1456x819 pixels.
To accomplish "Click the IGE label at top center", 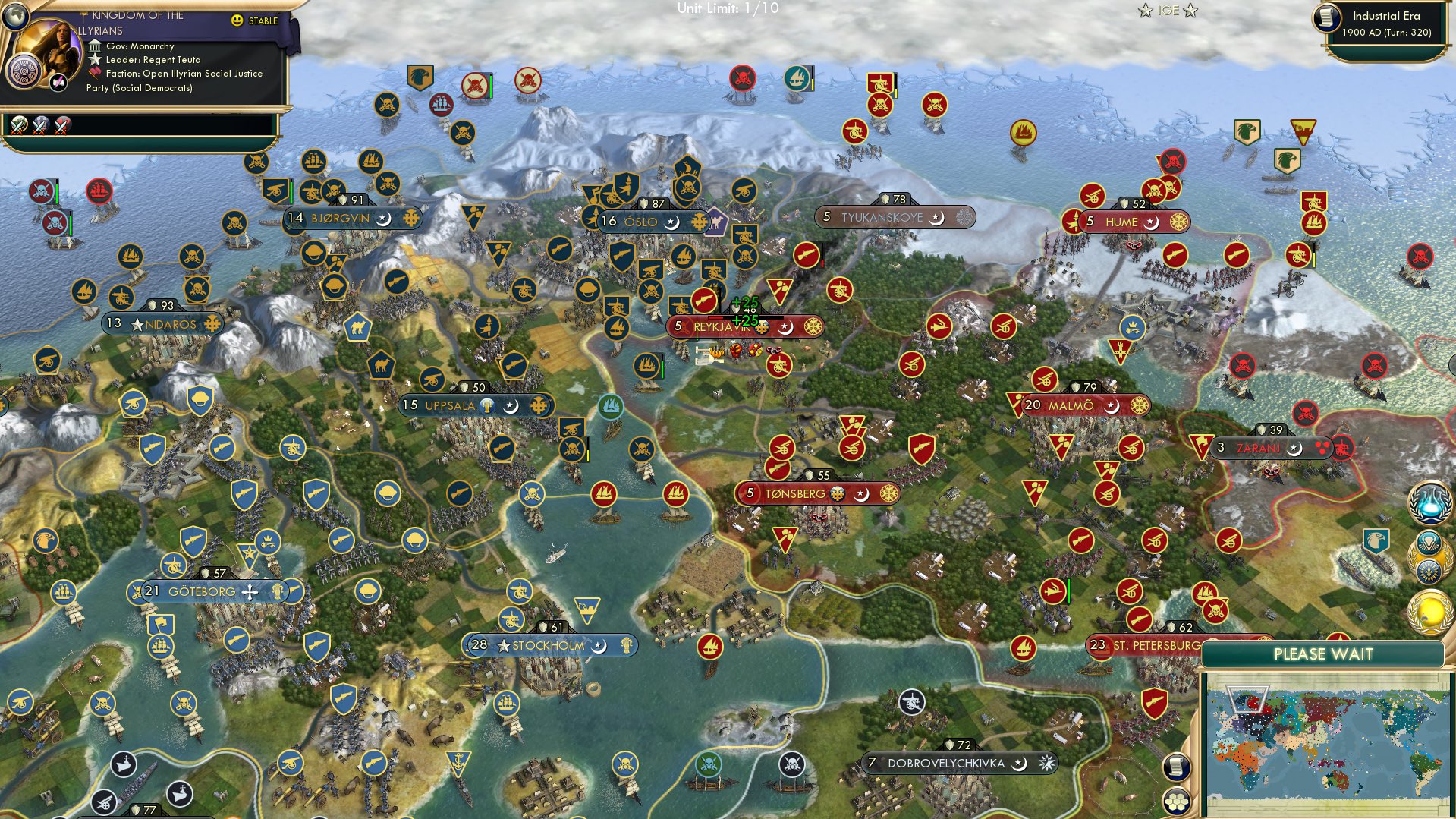I will (x=1168, y=11).
